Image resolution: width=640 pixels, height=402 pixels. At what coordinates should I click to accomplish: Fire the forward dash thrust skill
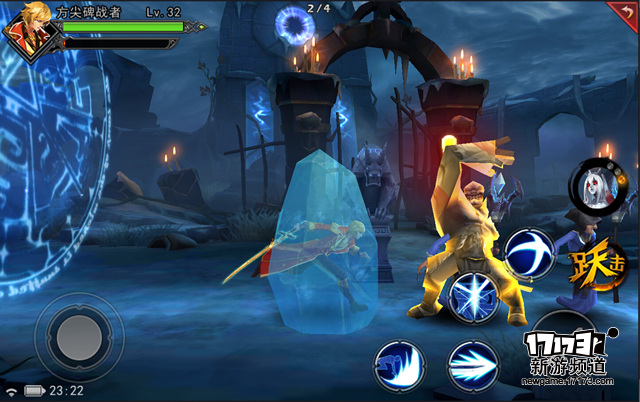pos(472,364)
